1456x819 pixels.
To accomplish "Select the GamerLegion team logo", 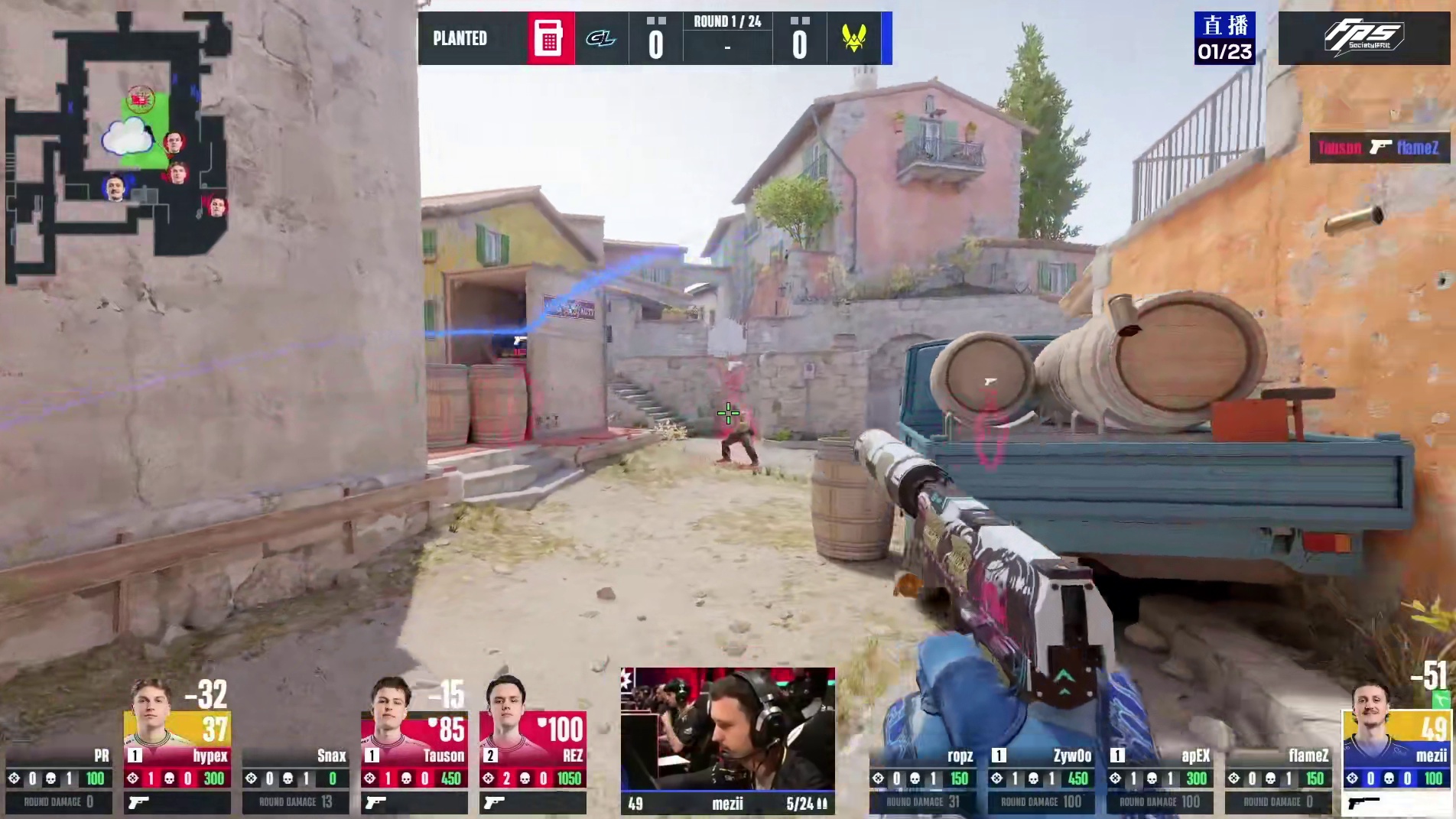I will [x=600, y=38].
